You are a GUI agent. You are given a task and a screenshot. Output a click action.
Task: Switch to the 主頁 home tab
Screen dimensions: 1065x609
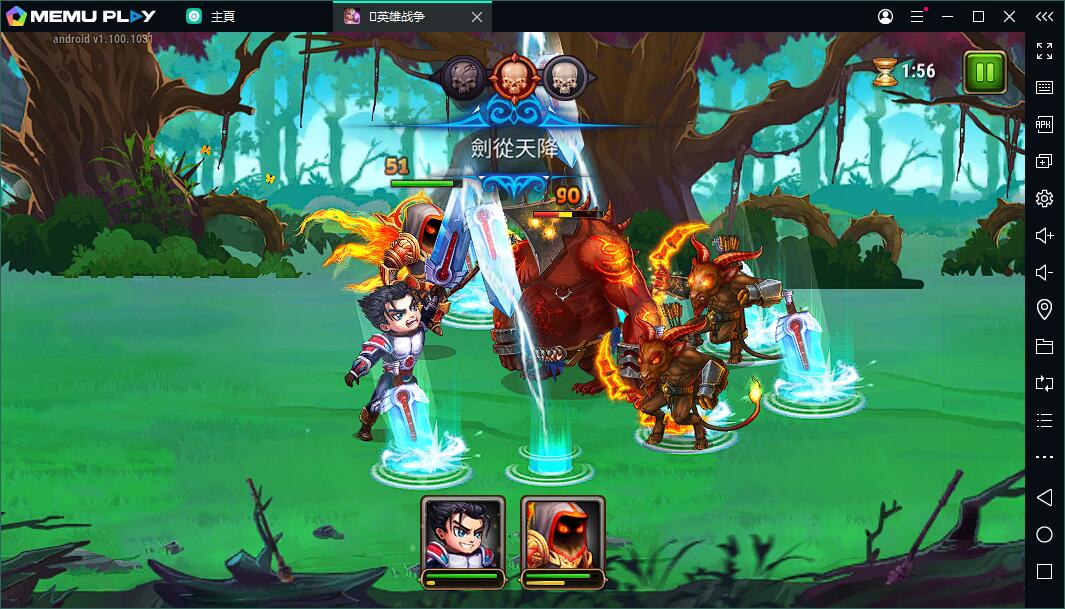(x=222, y=16)
